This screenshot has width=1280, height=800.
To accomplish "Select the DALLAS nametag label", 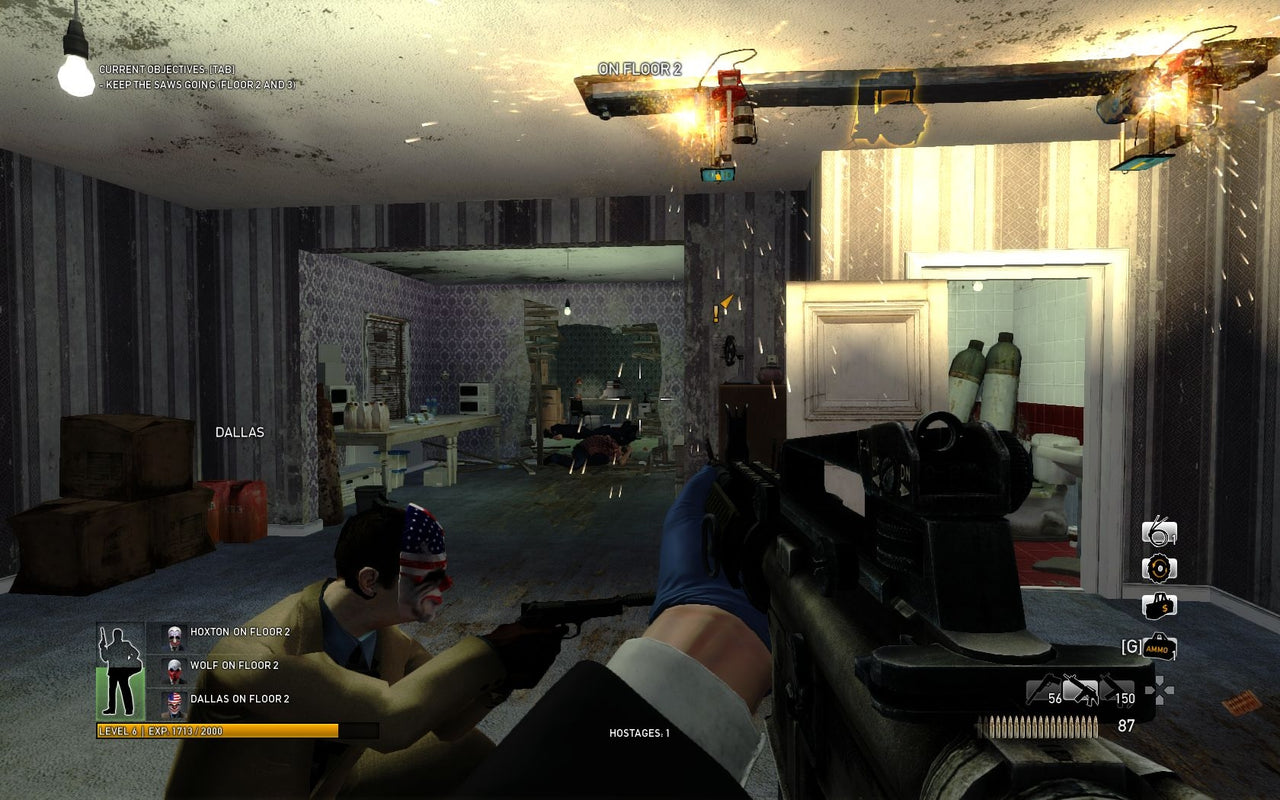I will [238, 432].
